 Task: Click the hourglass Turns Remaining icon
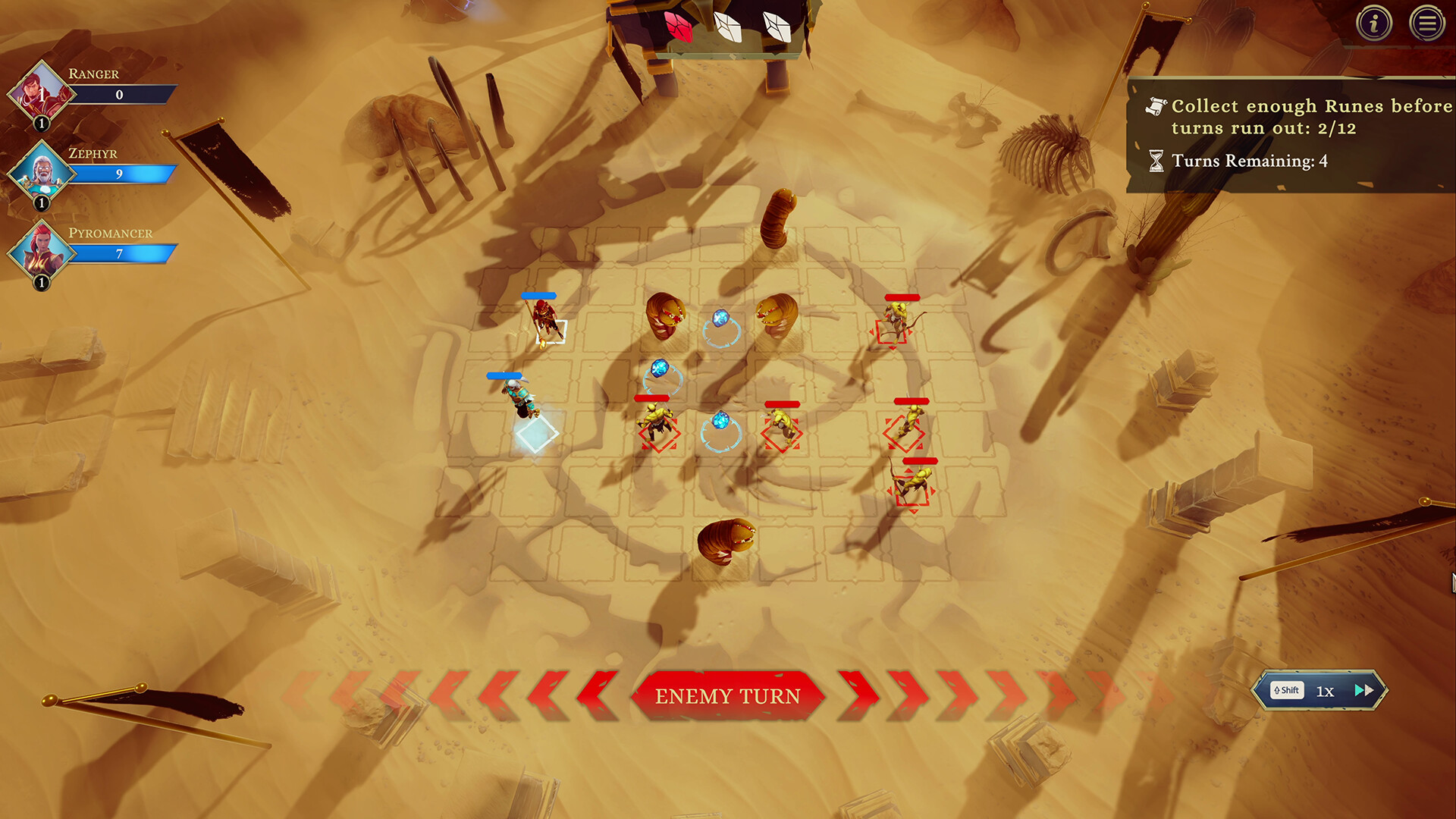(1156, 161)
